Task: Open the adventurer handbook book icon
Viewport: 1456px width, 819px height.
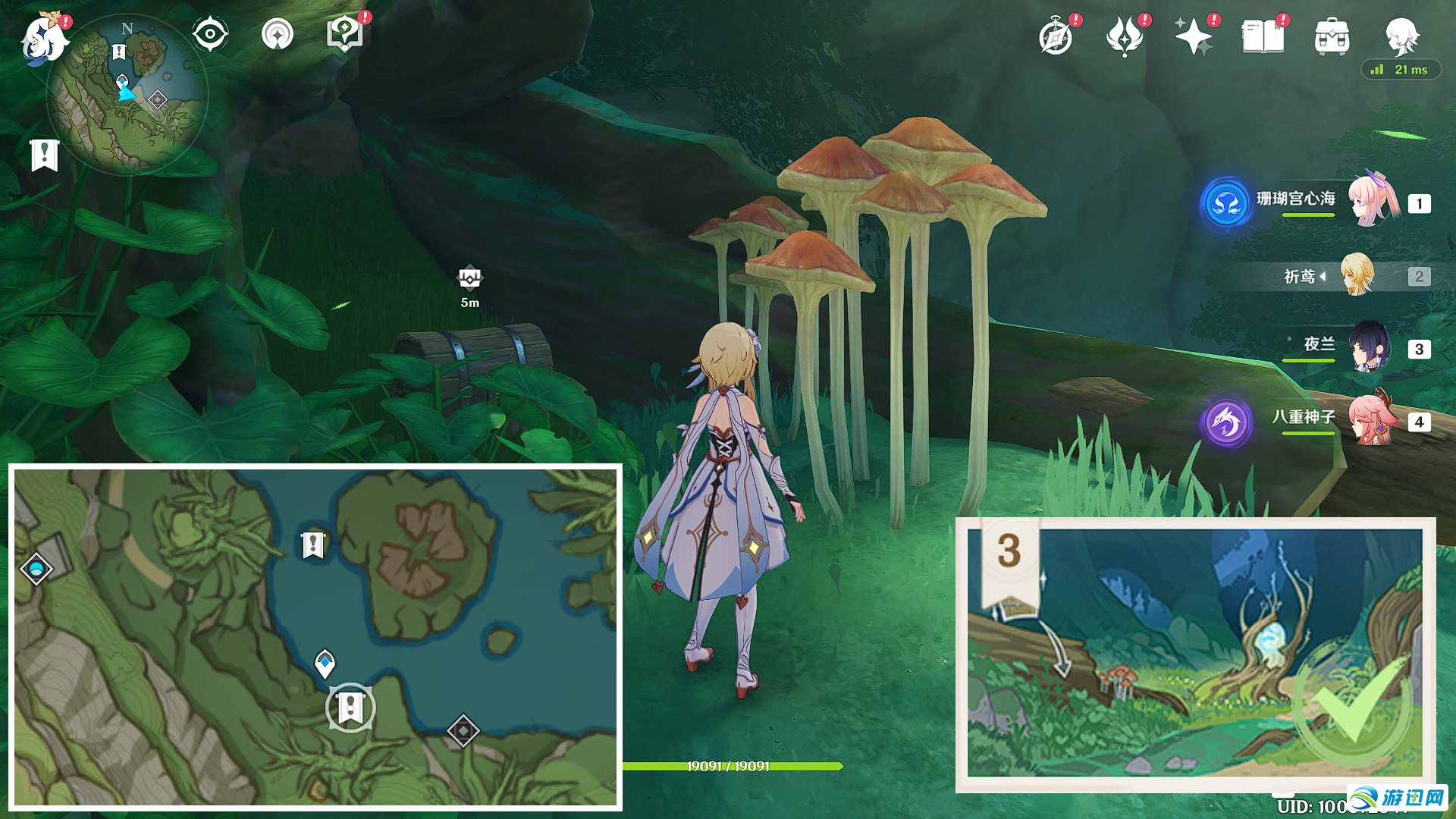Action: (1263, 36)
